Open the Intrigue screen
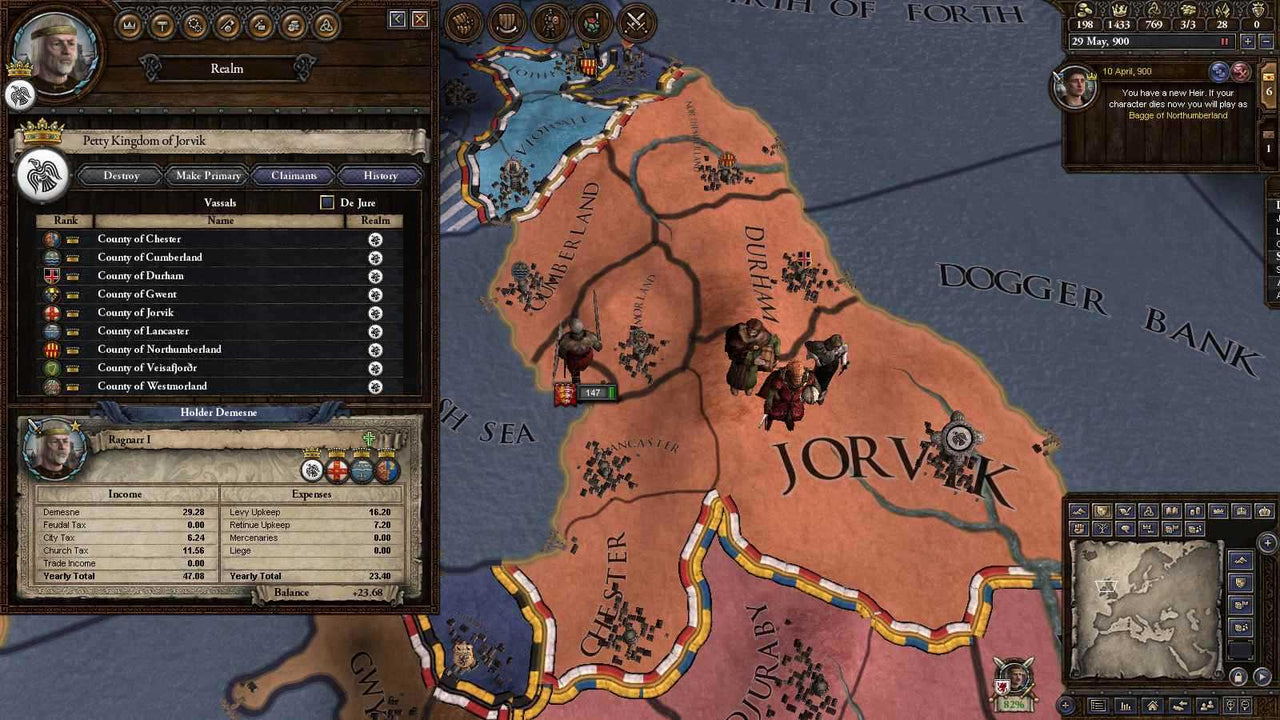 tap(260, 25)
